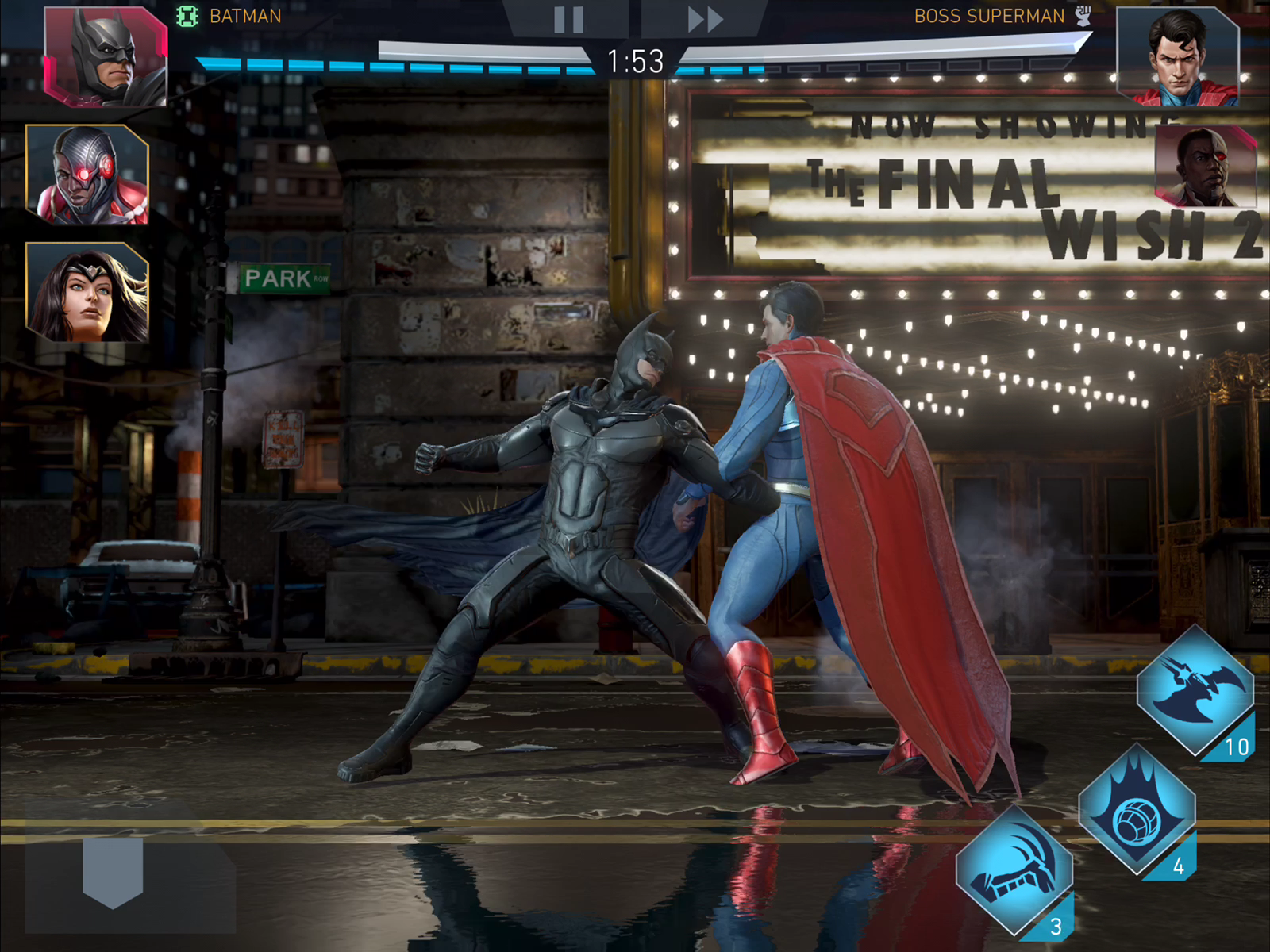Click the enemy teammate Cyborg portrait
This screenshot has width=1270, height=952.
(x=1205, y=167)
